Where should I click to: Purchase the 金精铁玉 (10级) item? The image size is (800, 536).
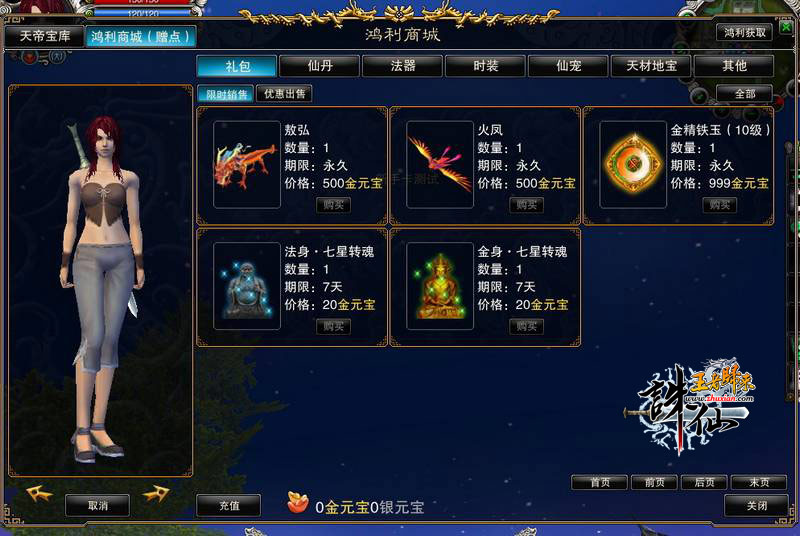pos(719,205)
